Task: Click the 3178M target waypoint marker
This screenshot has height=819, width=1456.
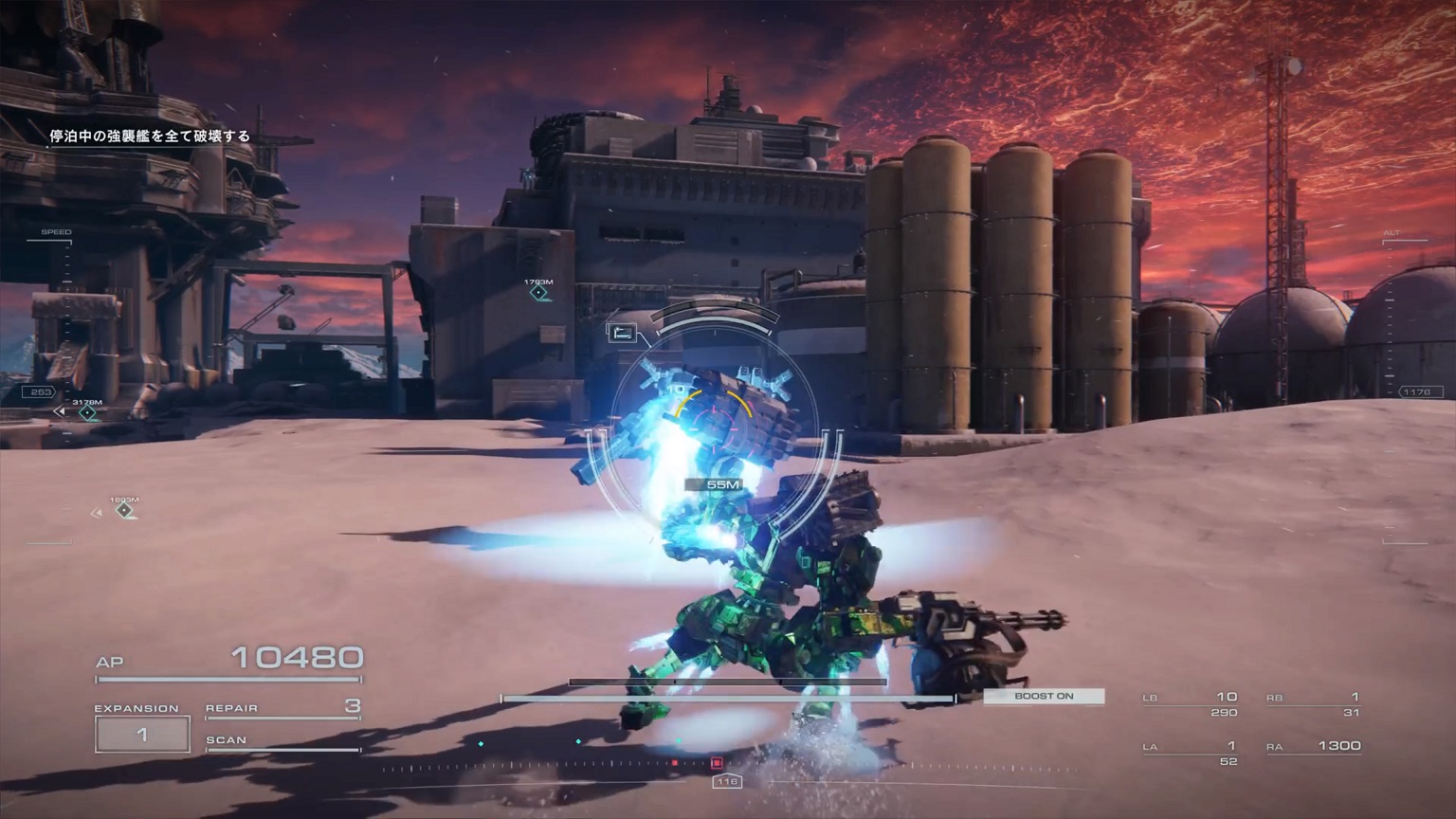Action: (87, 412)
